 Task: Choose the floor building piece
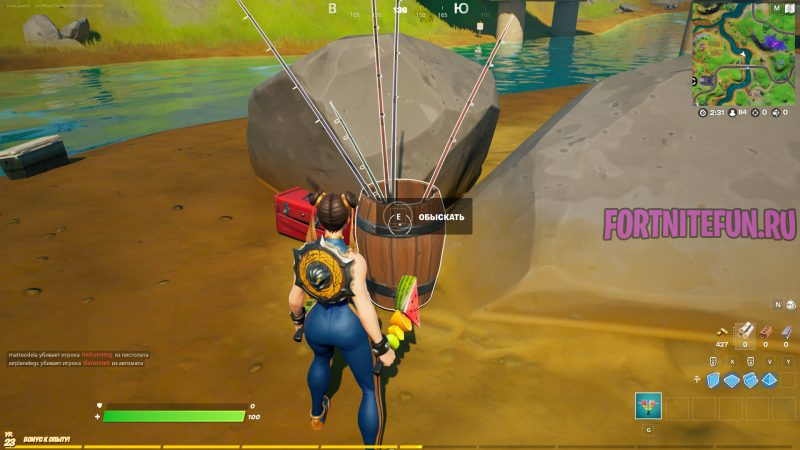733,380
